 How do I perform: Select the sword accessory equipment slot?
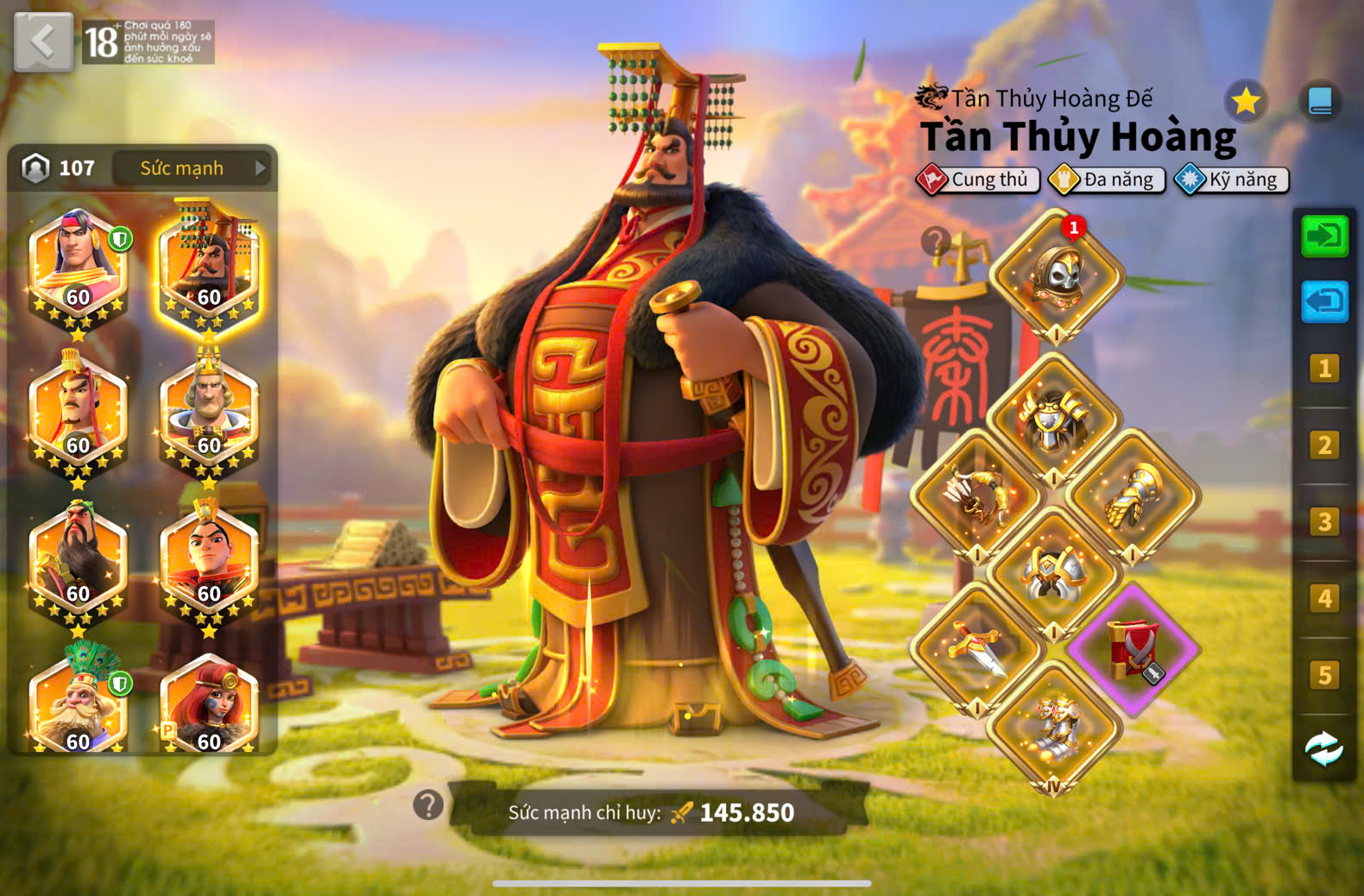pyautogui.click(x=978, y=649)
